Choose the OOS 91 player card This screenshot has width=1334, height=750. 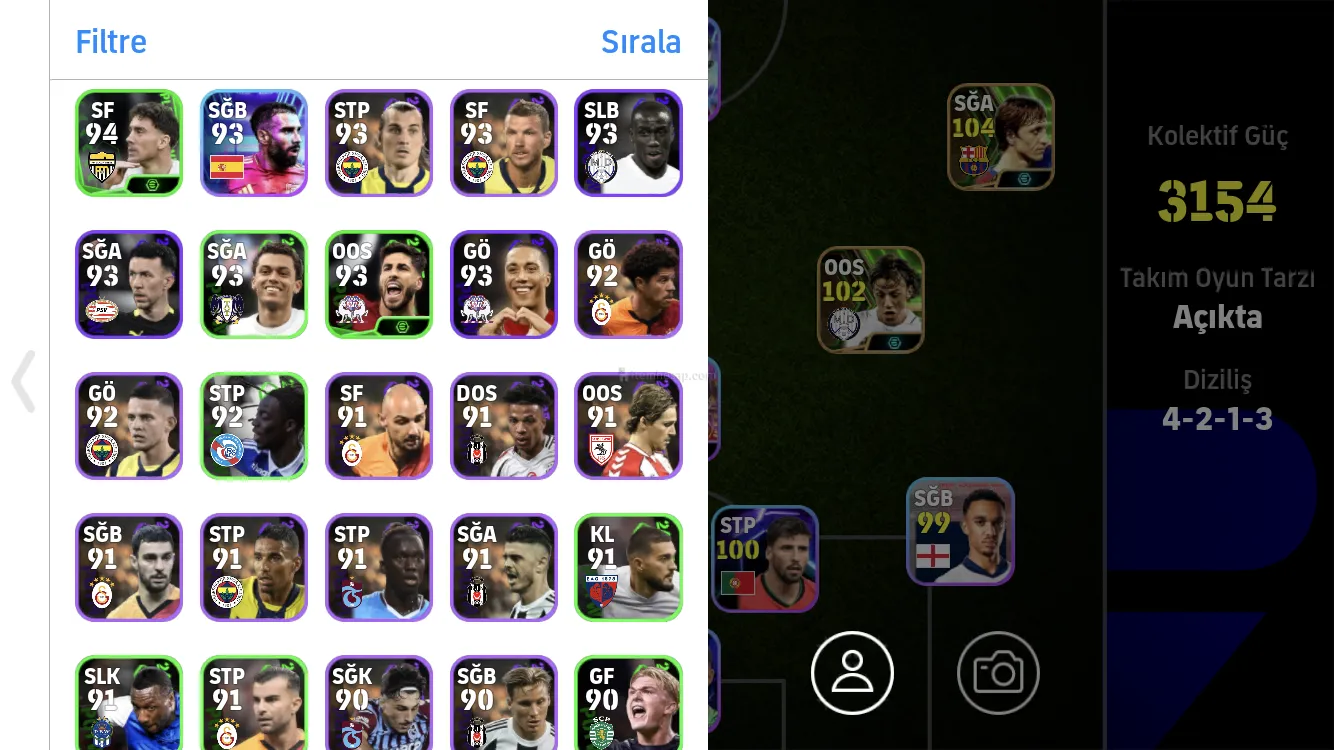628,426
